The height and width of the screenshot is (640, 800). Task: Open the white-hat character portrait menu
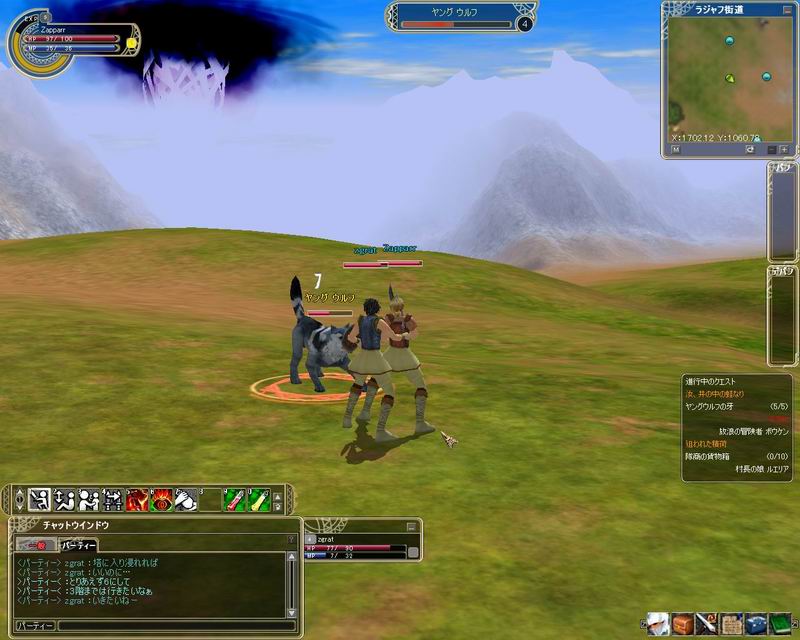pos(658,624)
